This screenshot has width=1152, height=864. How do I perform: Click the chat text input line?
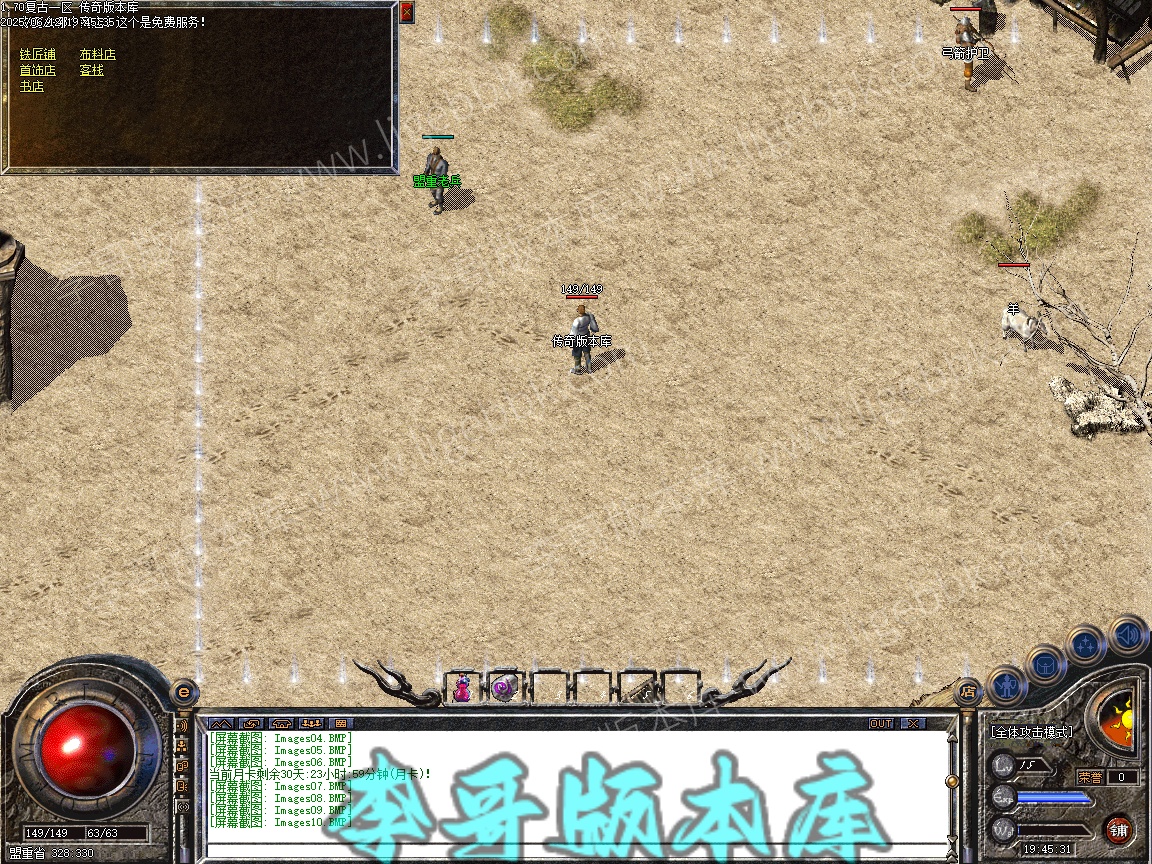click(570, 852)
